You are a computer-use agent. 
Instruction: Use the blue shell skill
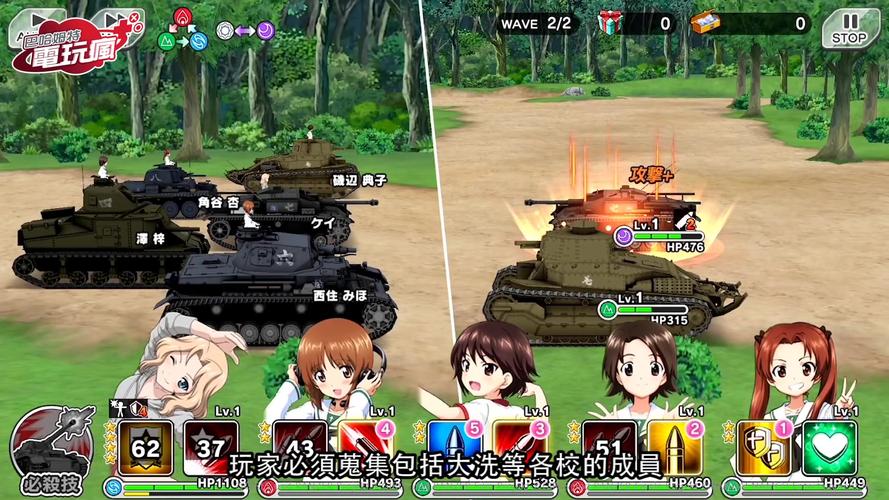456,447
